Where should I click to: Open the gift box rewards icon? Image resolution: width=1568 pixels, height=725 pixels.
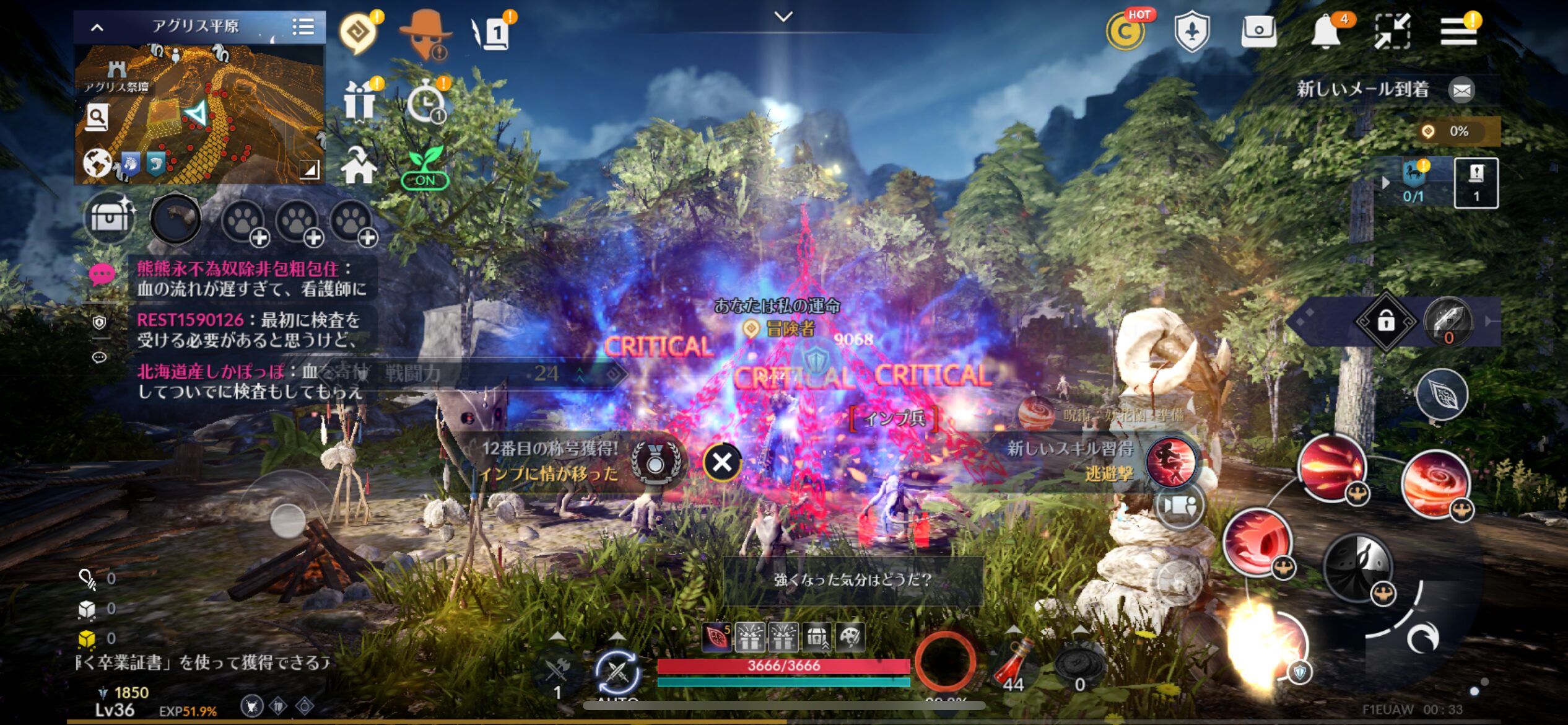pos(360,102)
